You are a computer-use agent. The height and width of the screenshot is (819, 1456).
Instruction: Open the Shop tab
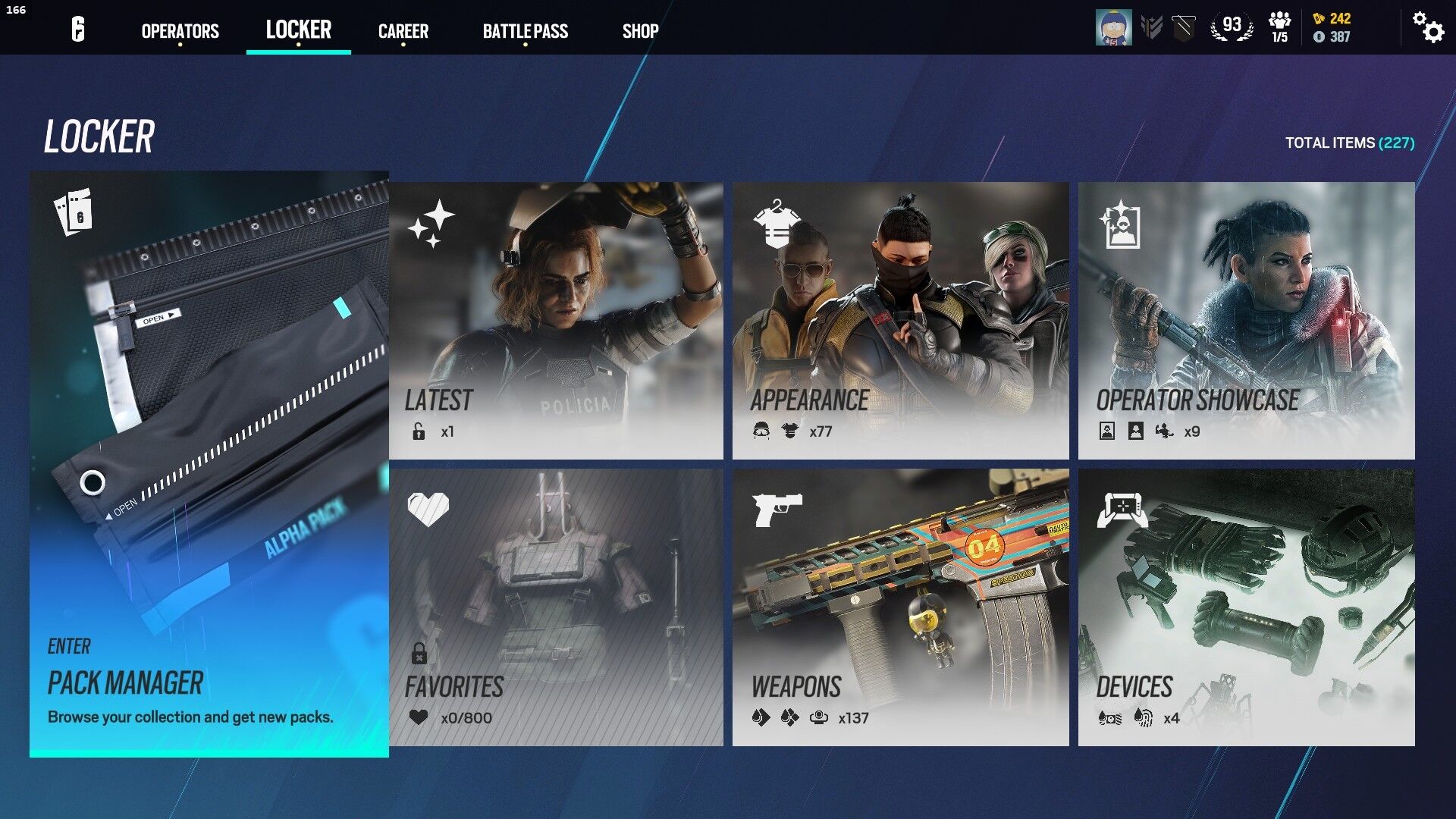[640, 31]
